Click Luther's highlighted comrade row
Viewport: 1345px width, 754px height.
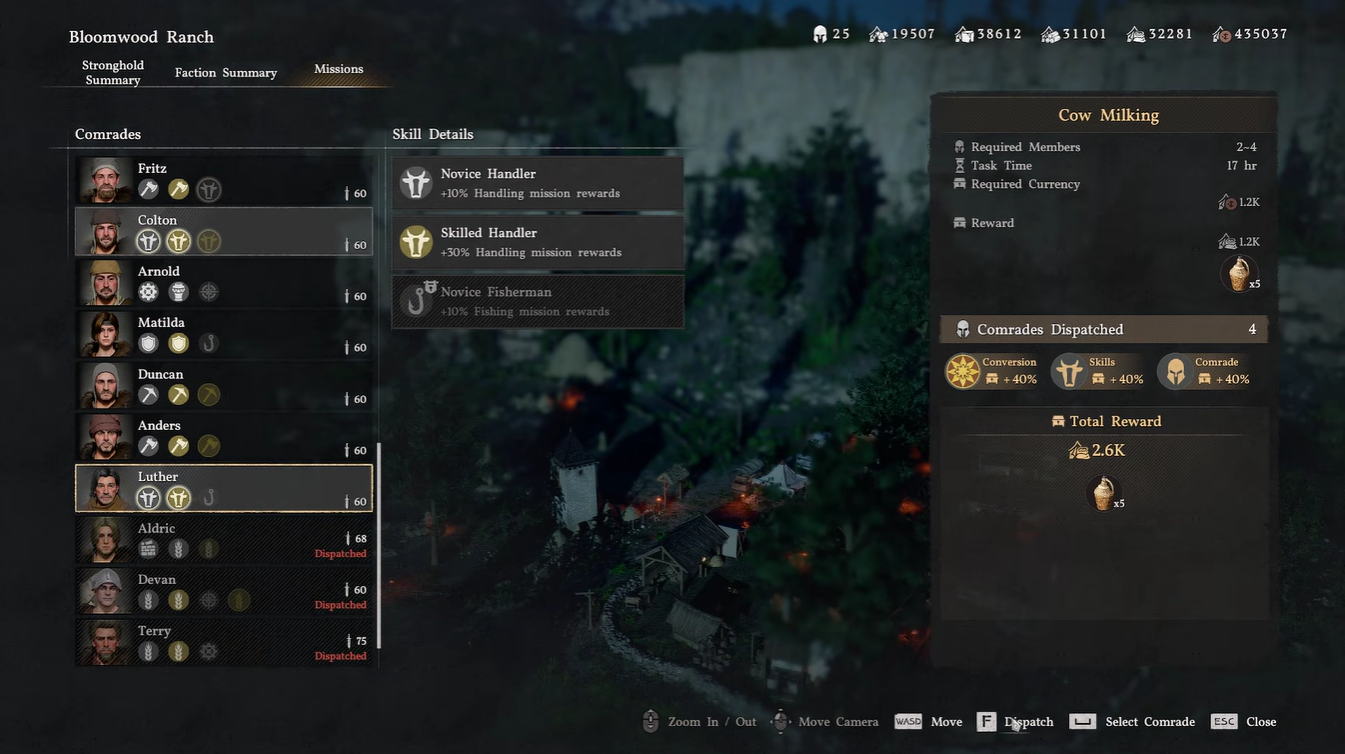pyautogui.click(x=224, y=488)
